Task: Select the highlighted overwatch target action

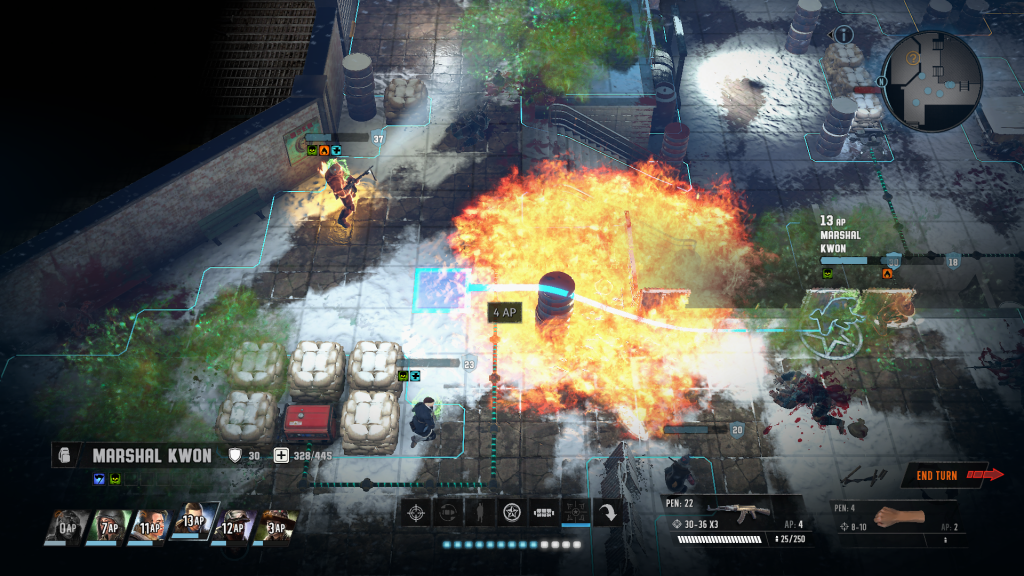Action: pos(576,512)
